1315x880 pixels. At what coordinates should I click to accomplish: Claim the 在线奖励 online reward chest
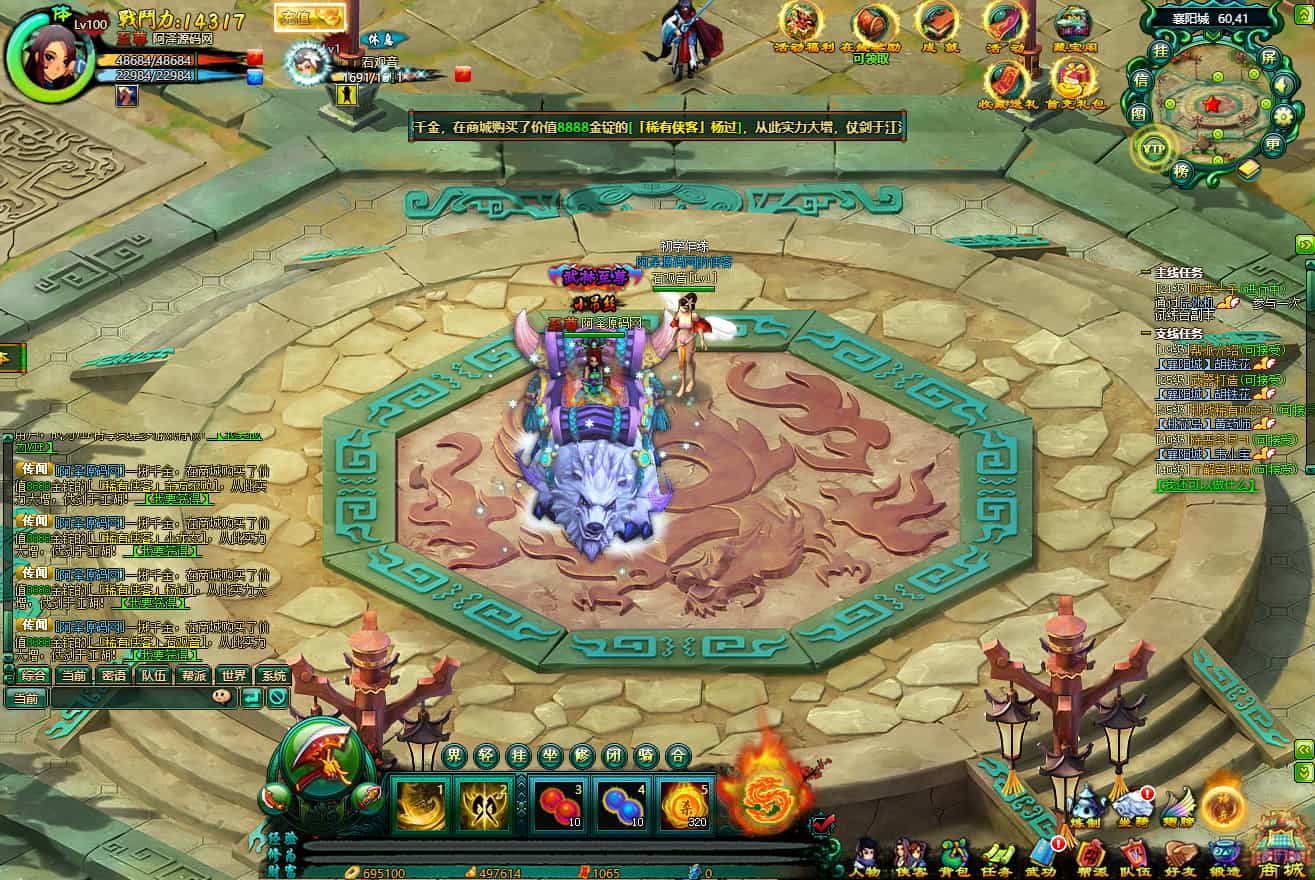pos(872,27)
